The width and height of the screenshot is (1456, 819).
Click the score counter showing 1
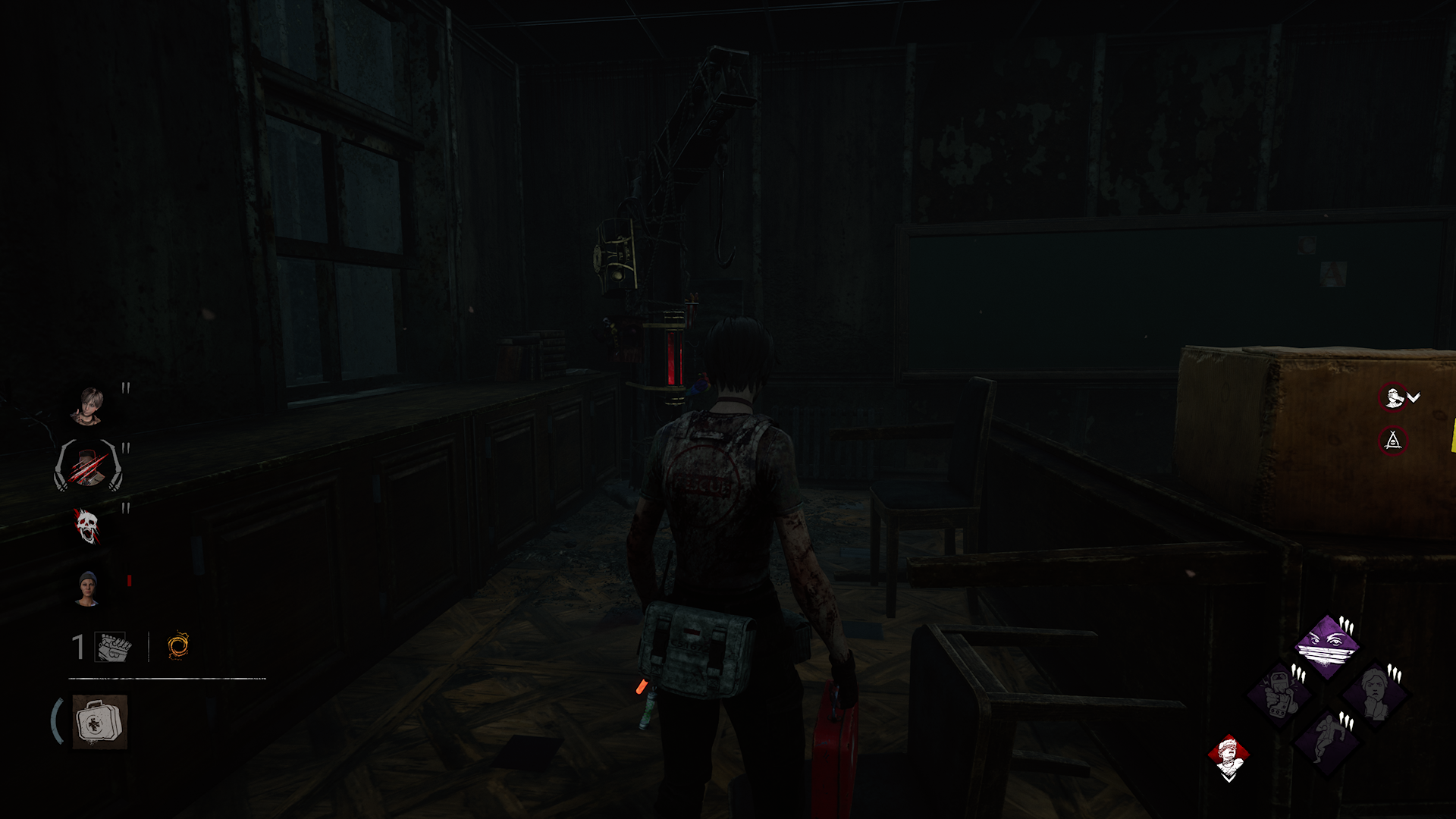click(77, 645)
